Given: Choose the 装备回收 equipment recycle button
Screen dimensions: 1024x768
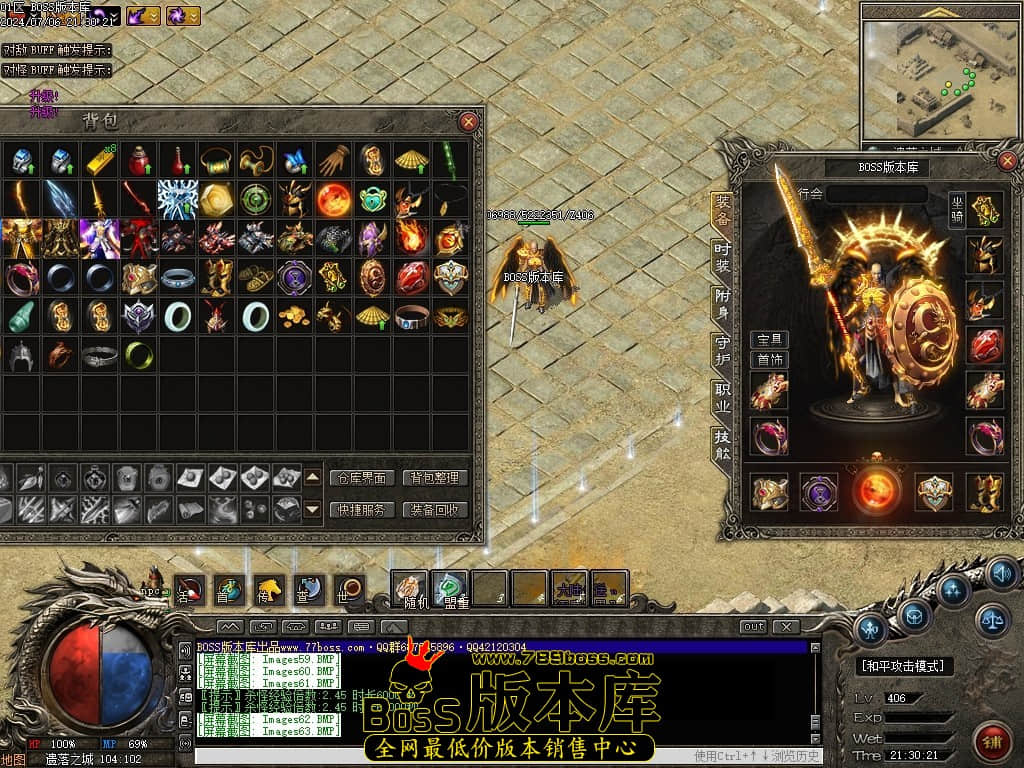Looking at the screenshot, I should pyautogui.click(x=435, y=509).
